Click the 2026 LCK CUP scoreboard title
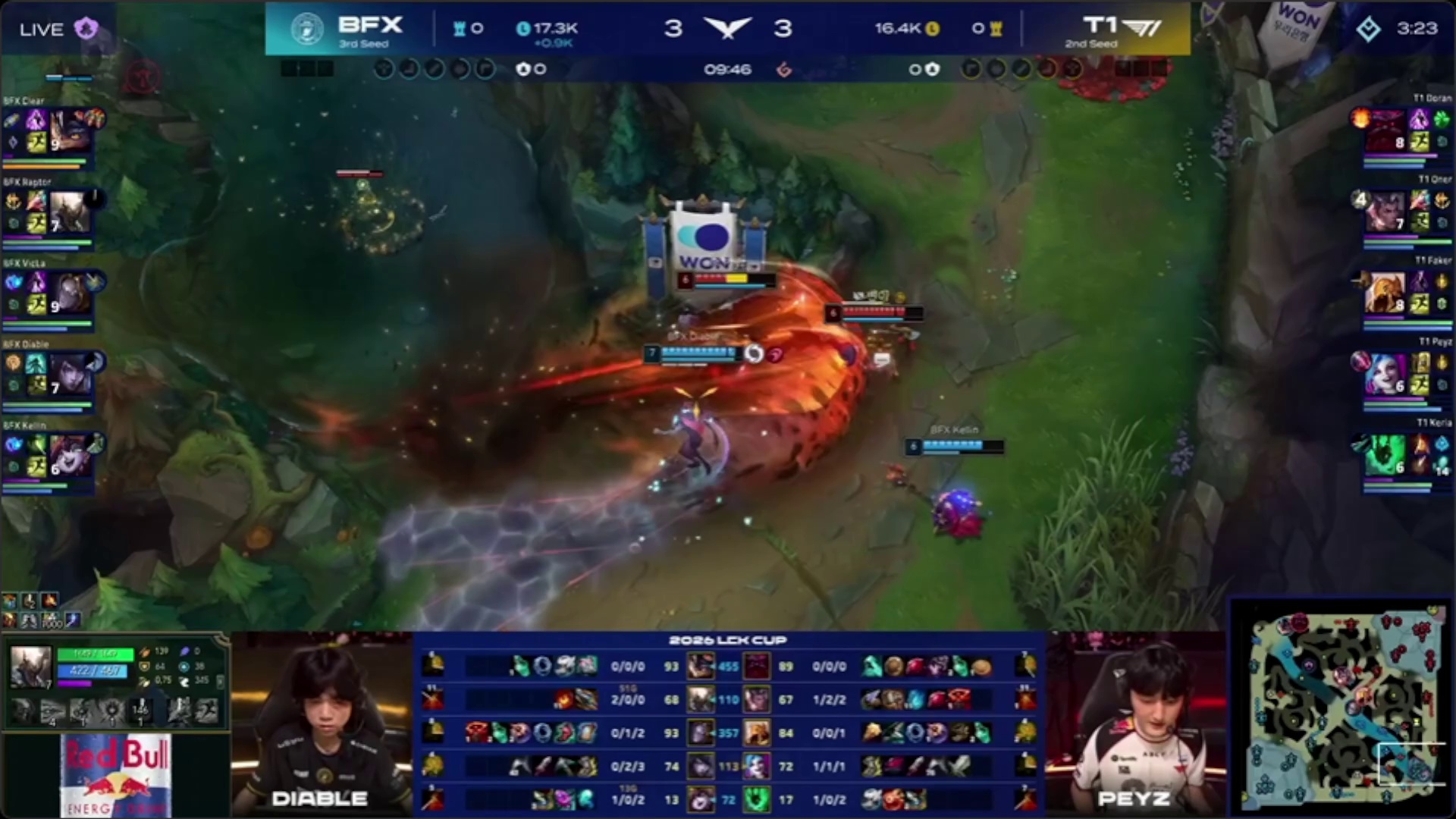 click(727, 641)
